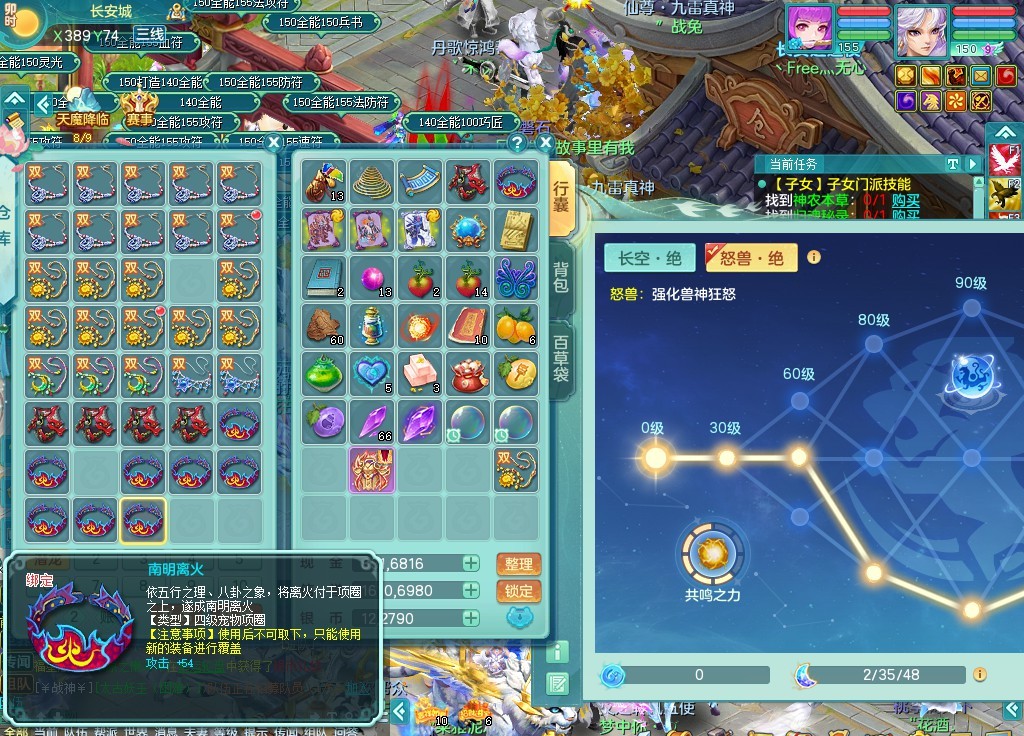Open the purple-haired character portrait
1024x736 pixels.
(809, 31)
